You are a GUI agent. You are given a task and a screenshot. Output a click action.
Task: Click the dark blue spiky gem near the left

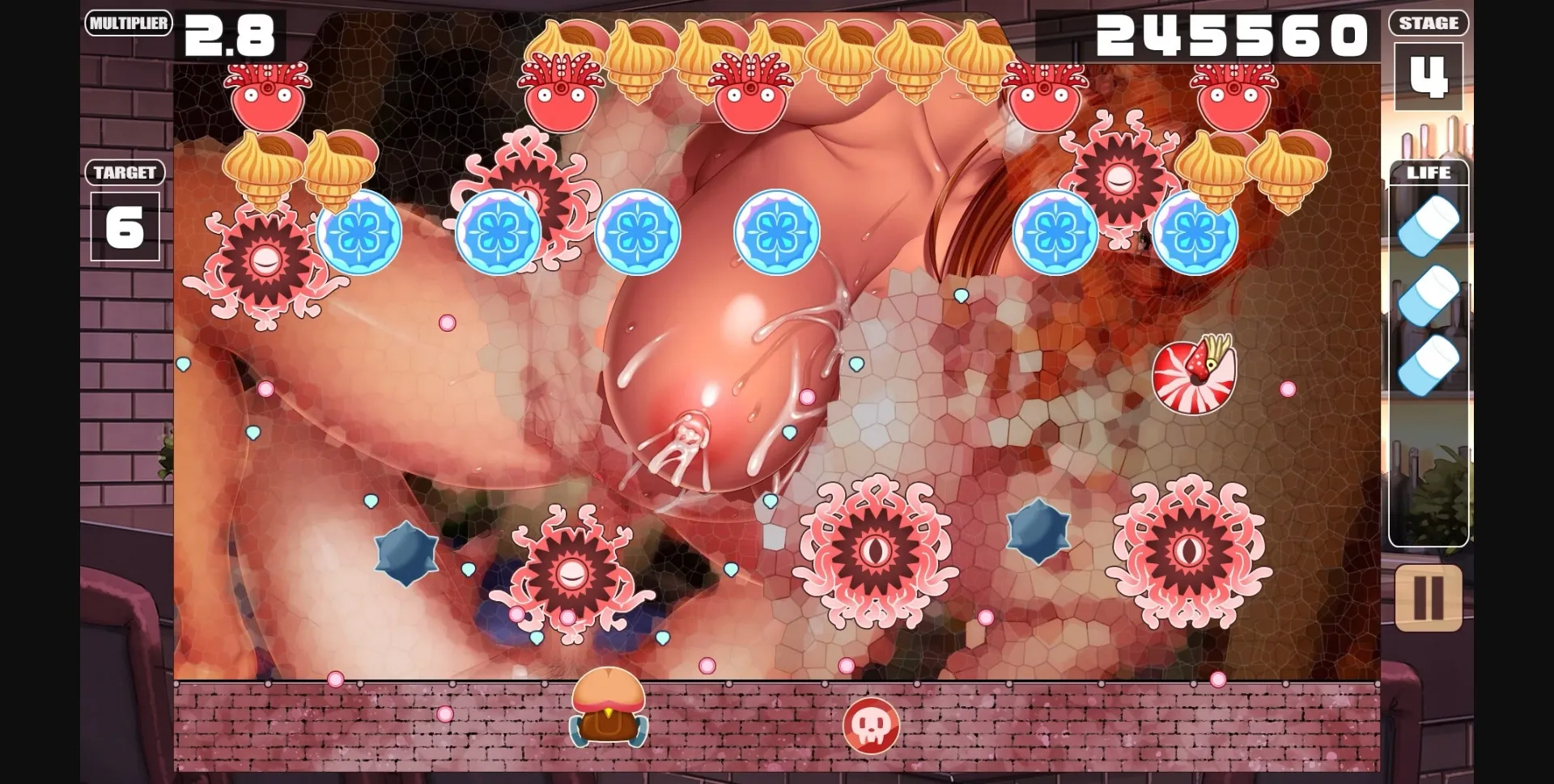pyautogui.click(x=402, y=553)
